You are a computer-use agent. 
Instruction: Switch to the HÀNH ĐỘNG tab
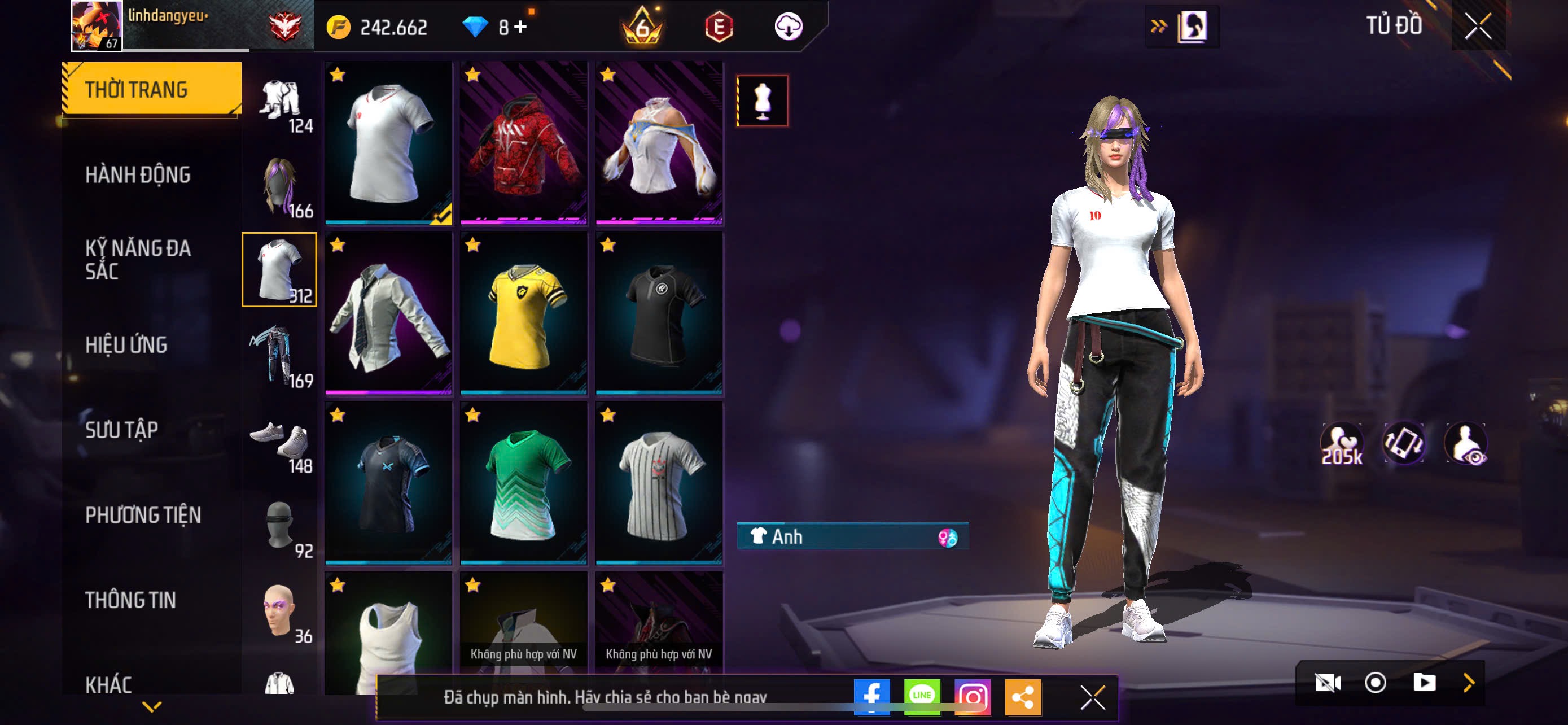coord(138,175)
